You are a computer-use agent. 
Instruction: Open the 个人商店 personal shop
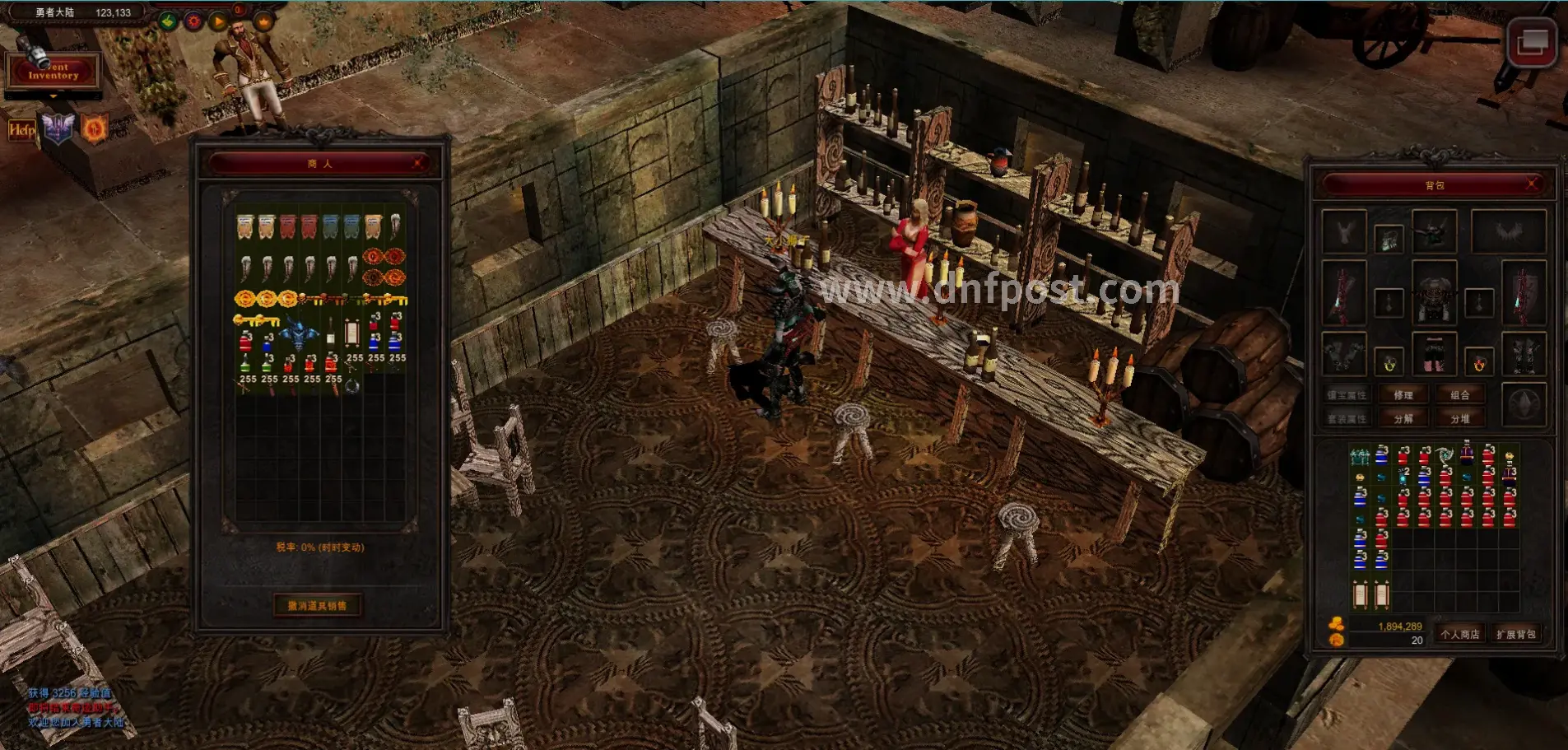coord(1459,634)
